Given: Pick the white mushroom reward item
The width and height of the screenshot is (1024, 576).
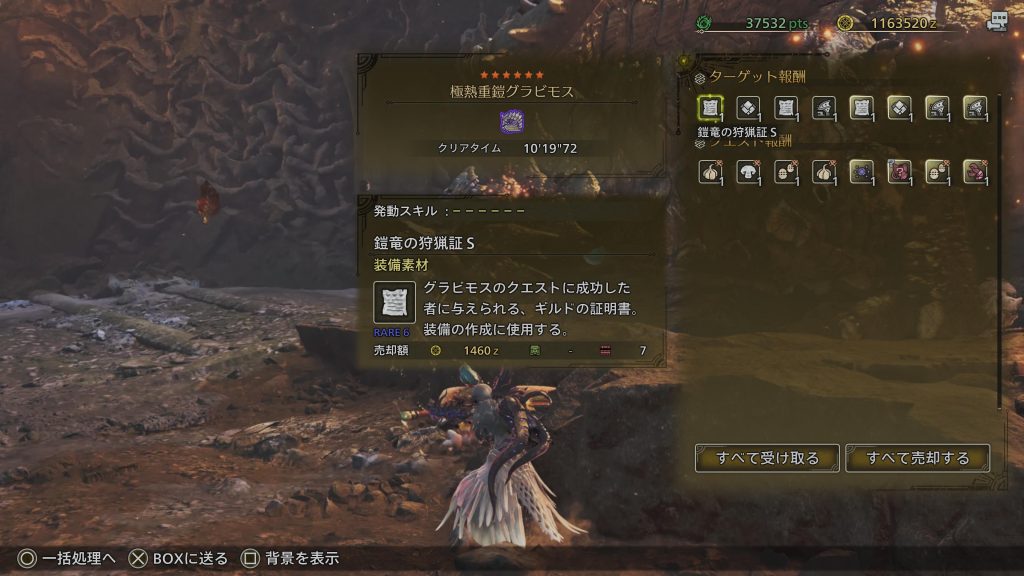Looking at the screenshot, I should [x=748, y=171].
